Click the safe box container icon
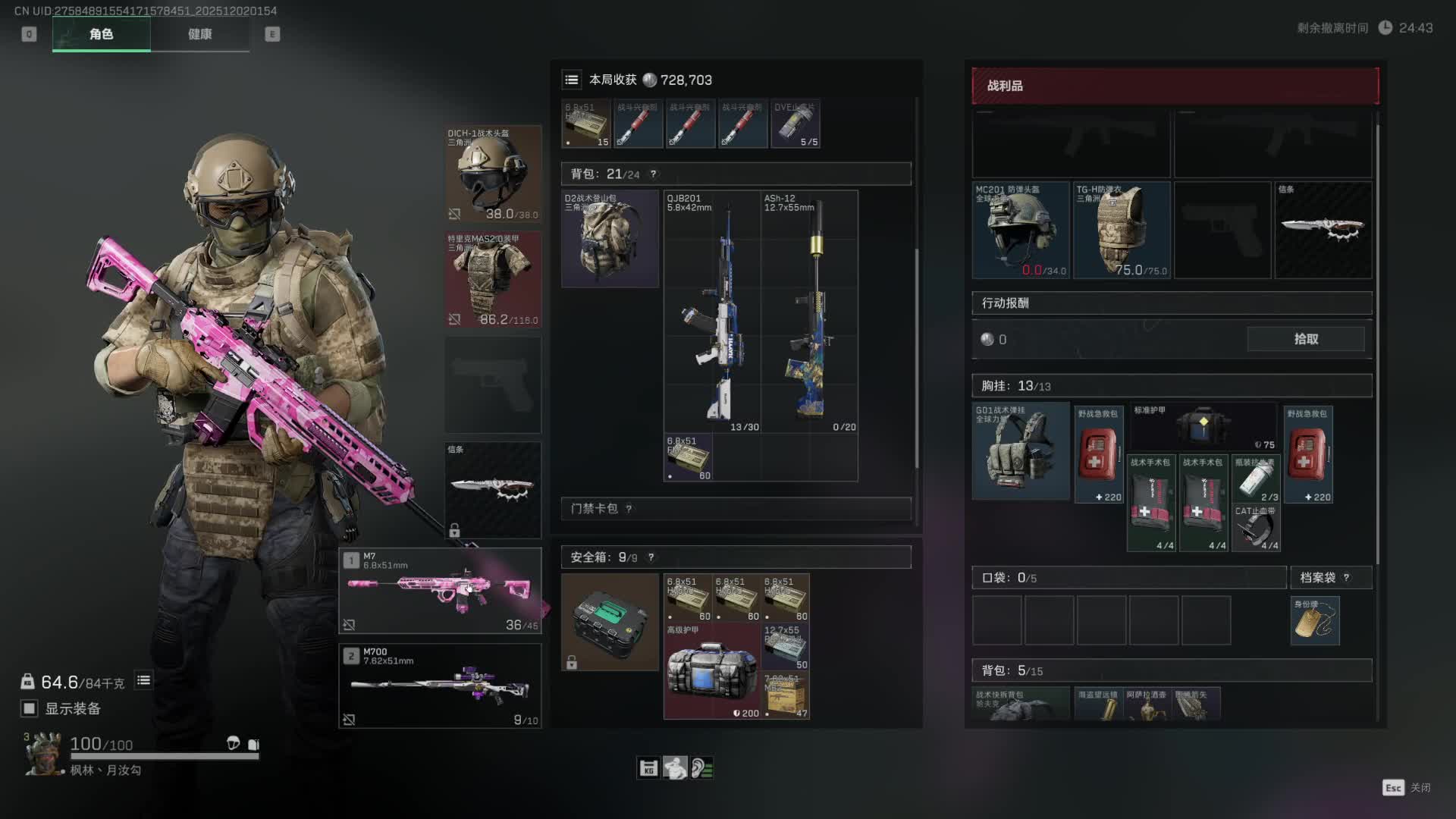The height and width of the screenshot is (819, 1456). coord(610,622)
